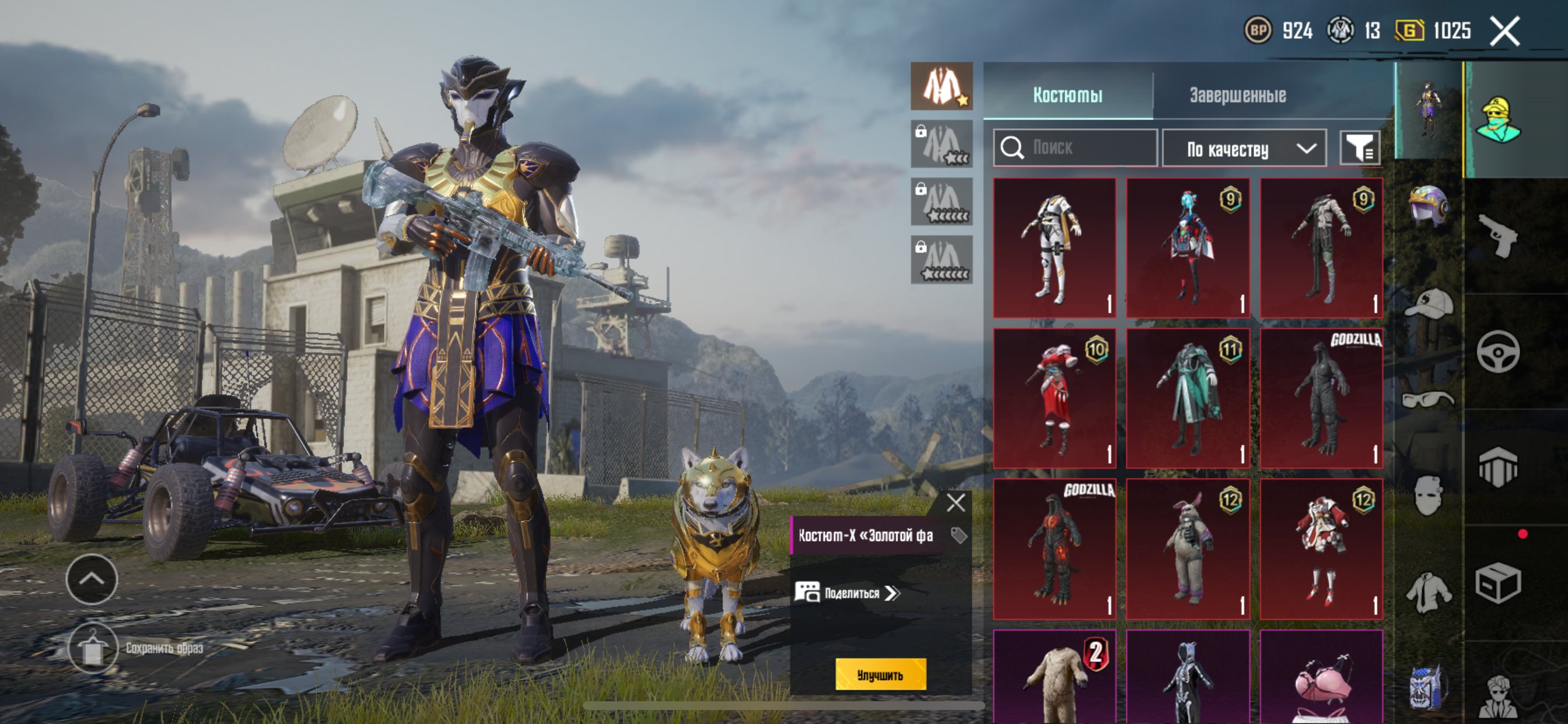The width and height of the screenshot is (1568, 724).
Task: Open the По качеству sorting dropdown
Action: [1244, 148]
